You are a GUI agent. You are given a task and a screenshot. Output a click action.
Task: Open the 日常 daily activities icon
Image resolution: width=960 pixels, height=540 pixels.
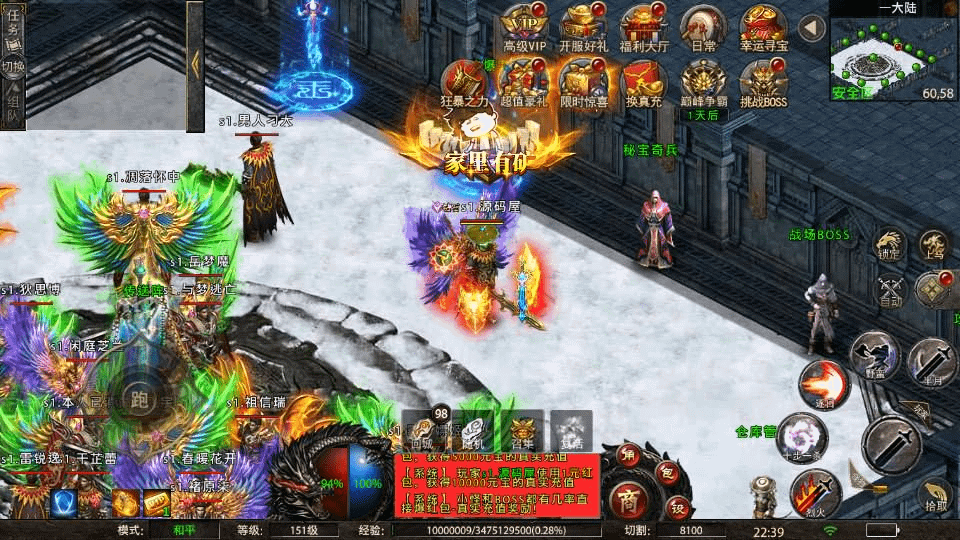pyautogui.click(x=703, y=27)
